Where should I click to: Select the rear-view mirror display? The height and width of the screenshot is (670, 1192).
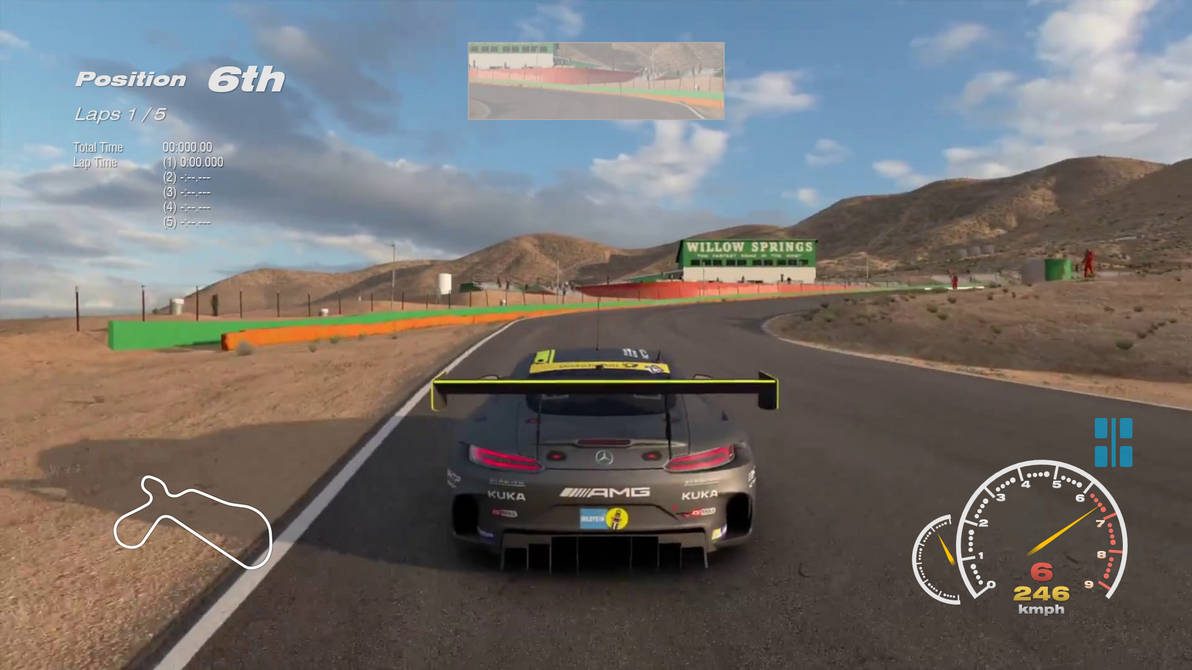pos(596,81)
